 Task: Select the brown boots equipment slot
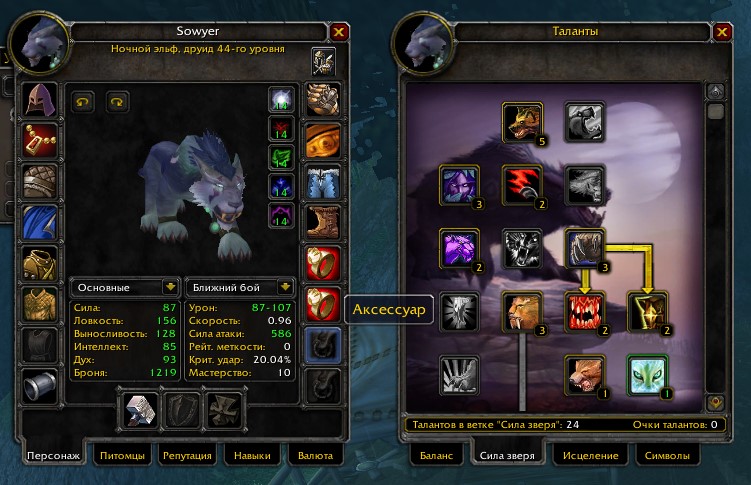click(322, 222)
